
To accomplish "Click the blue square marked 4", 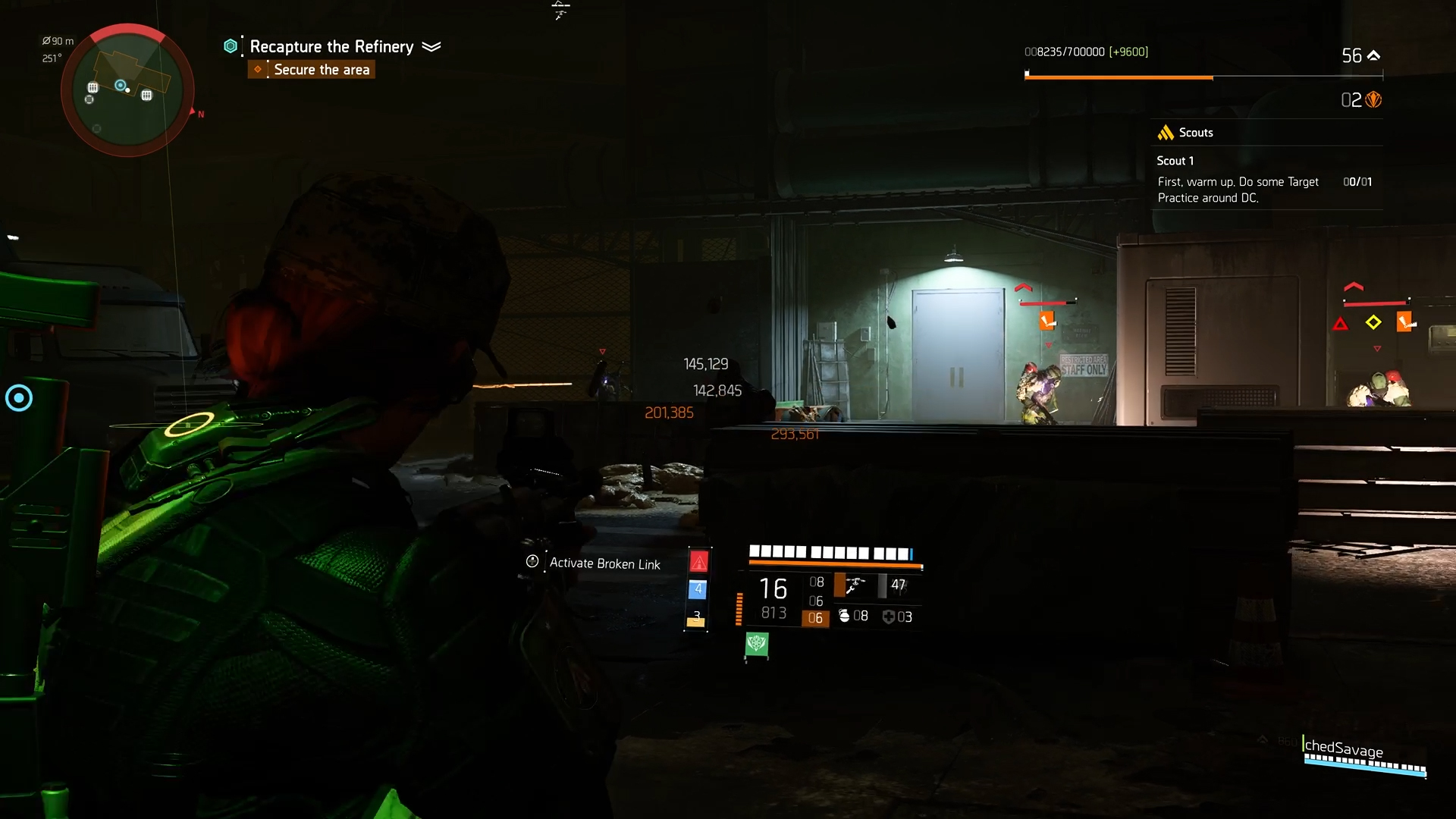I will [x=698, y=589].
